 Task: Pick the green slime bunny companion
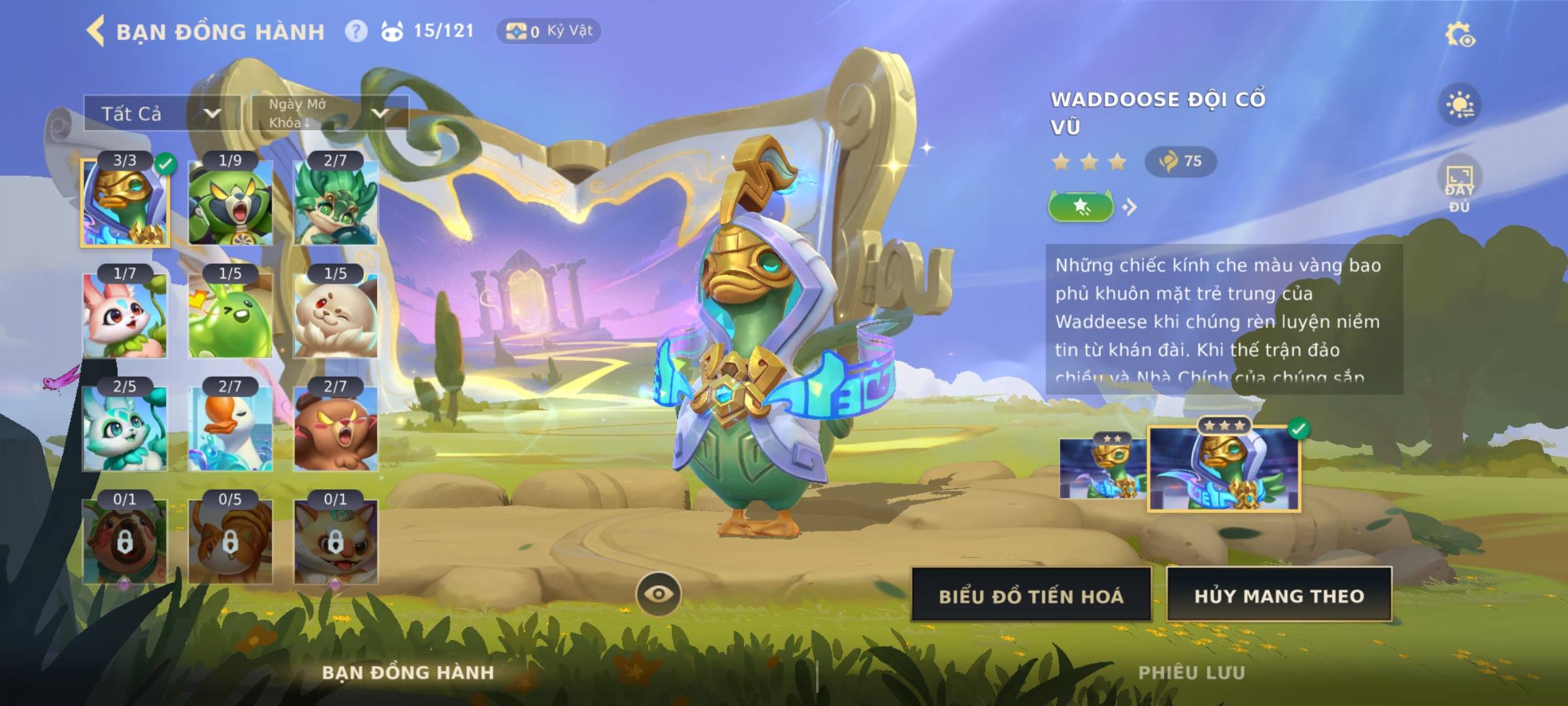230,316
